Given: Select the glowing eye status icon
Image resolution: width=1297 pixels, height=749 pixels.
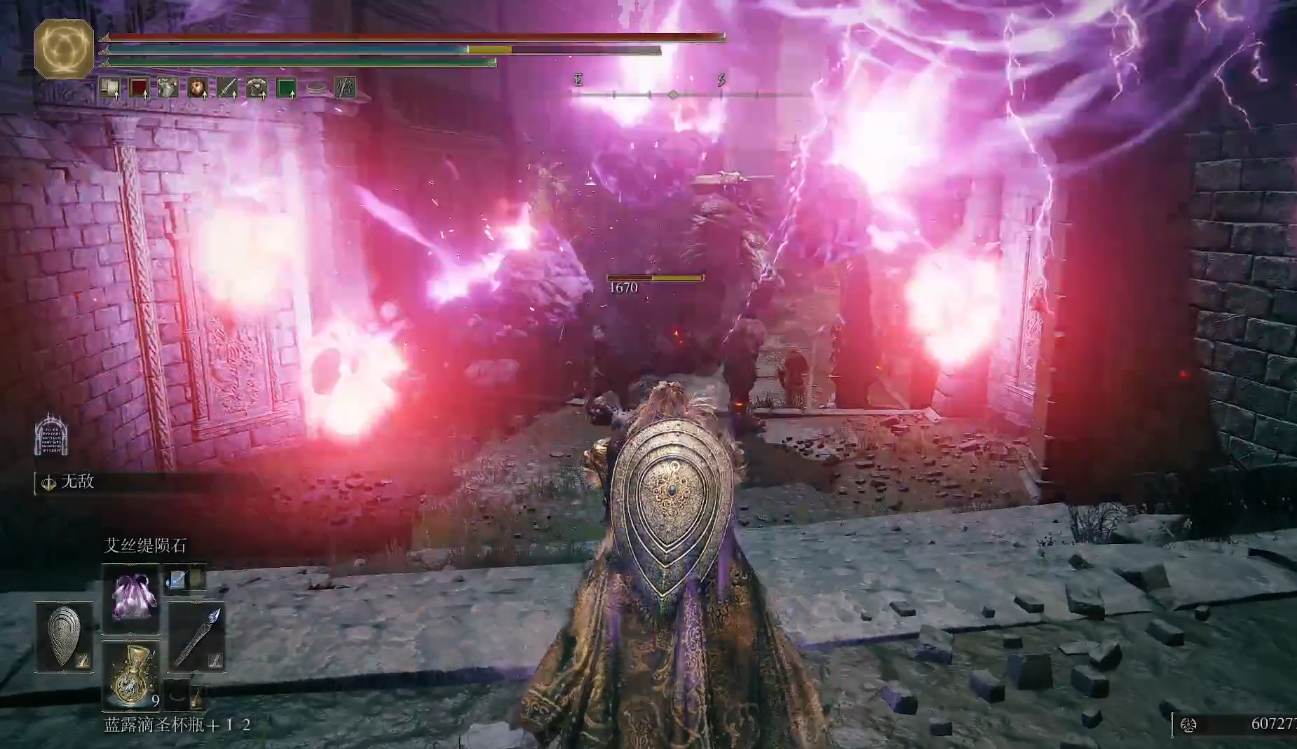Looking at the screenshot, I should point(197,88).
